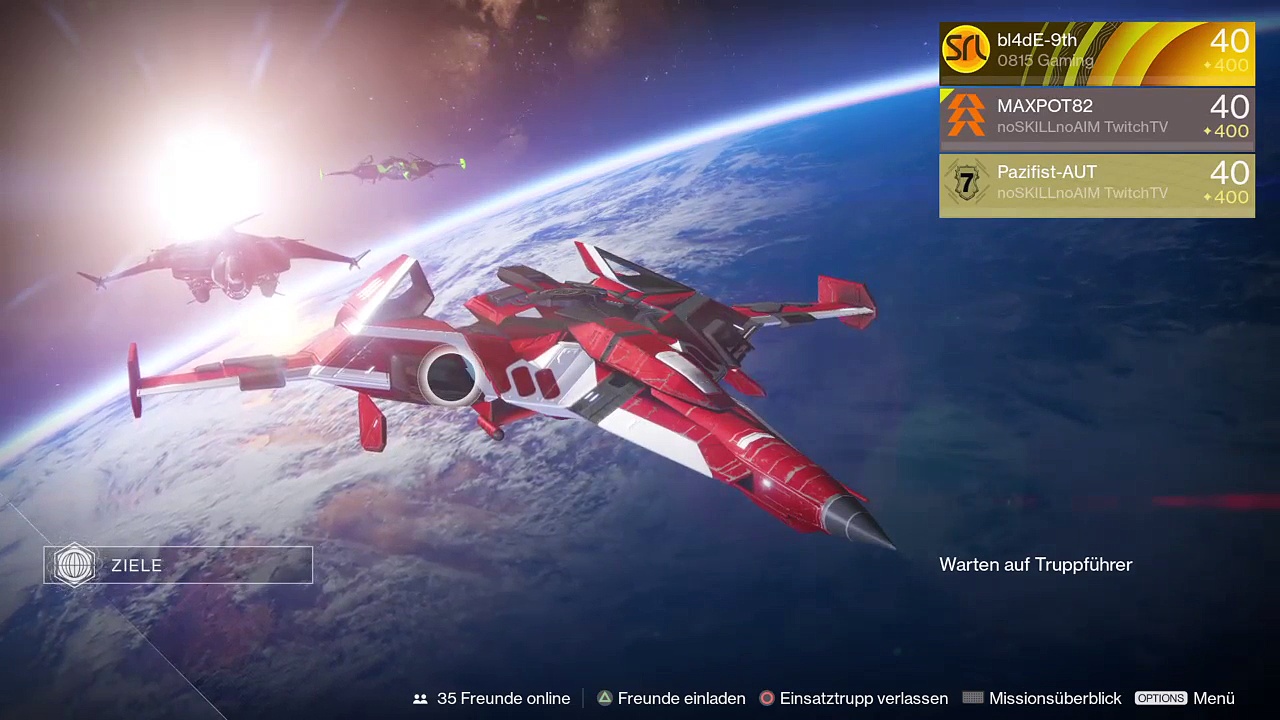
Task: Show the 35 Freunde online list
Action: [x=492, y=698]
